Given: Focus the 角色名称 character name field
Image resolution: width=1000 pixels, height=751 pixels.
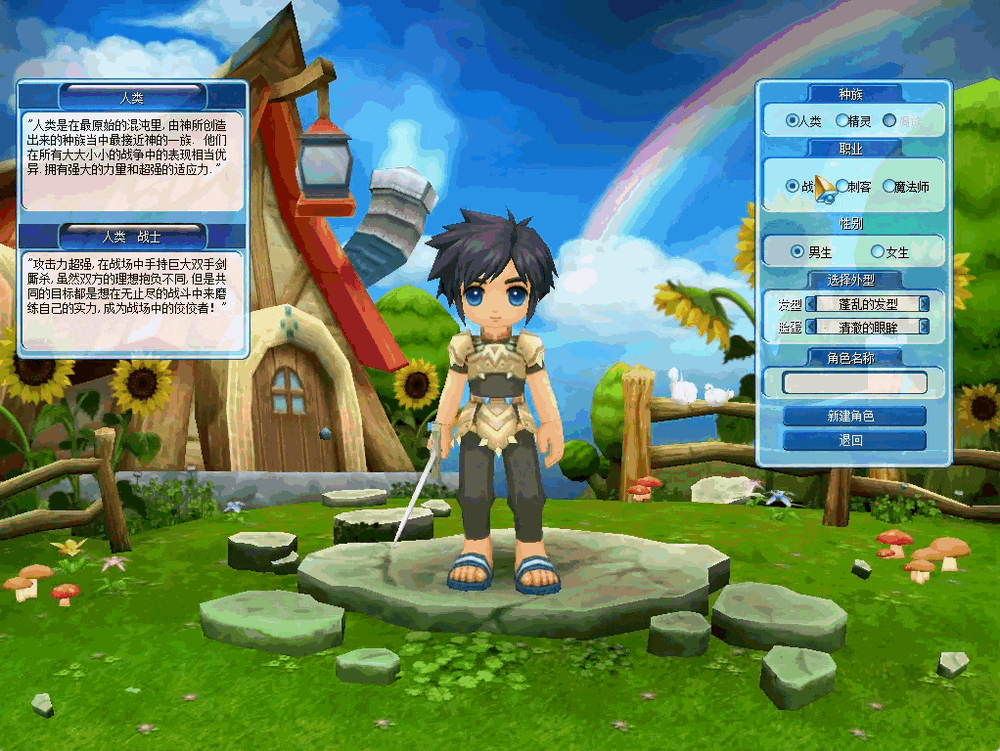Looking at the screenshot, I should [x=855, y=382].
